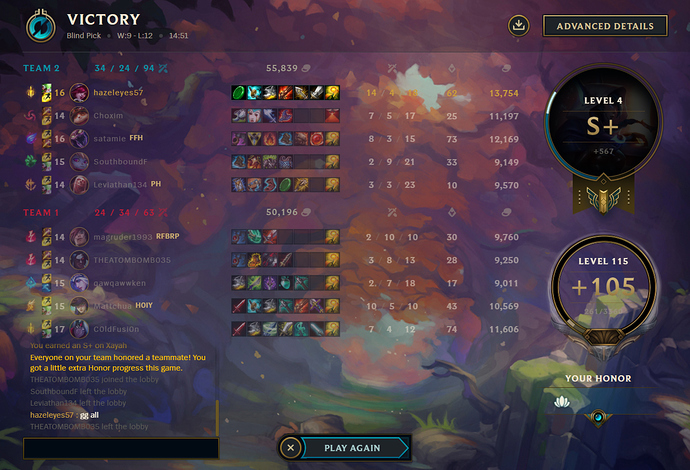The height and width of the screenshot is (470, 690).
Task: Click the Level 115 experience ring
Action: pyautogui.click(x=604, y=288)
